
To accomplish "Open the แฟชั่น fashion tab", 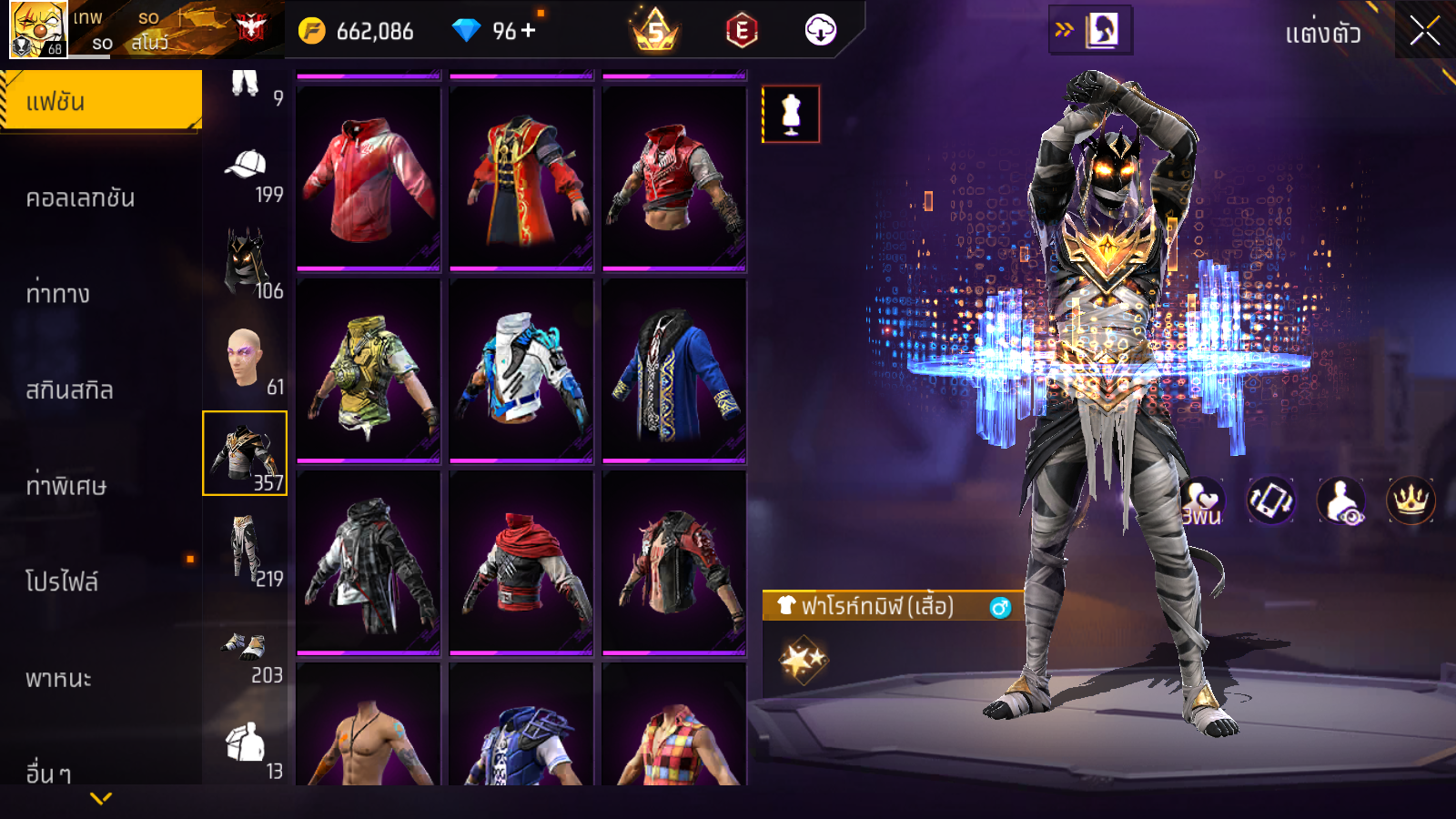I will [100, 101].
